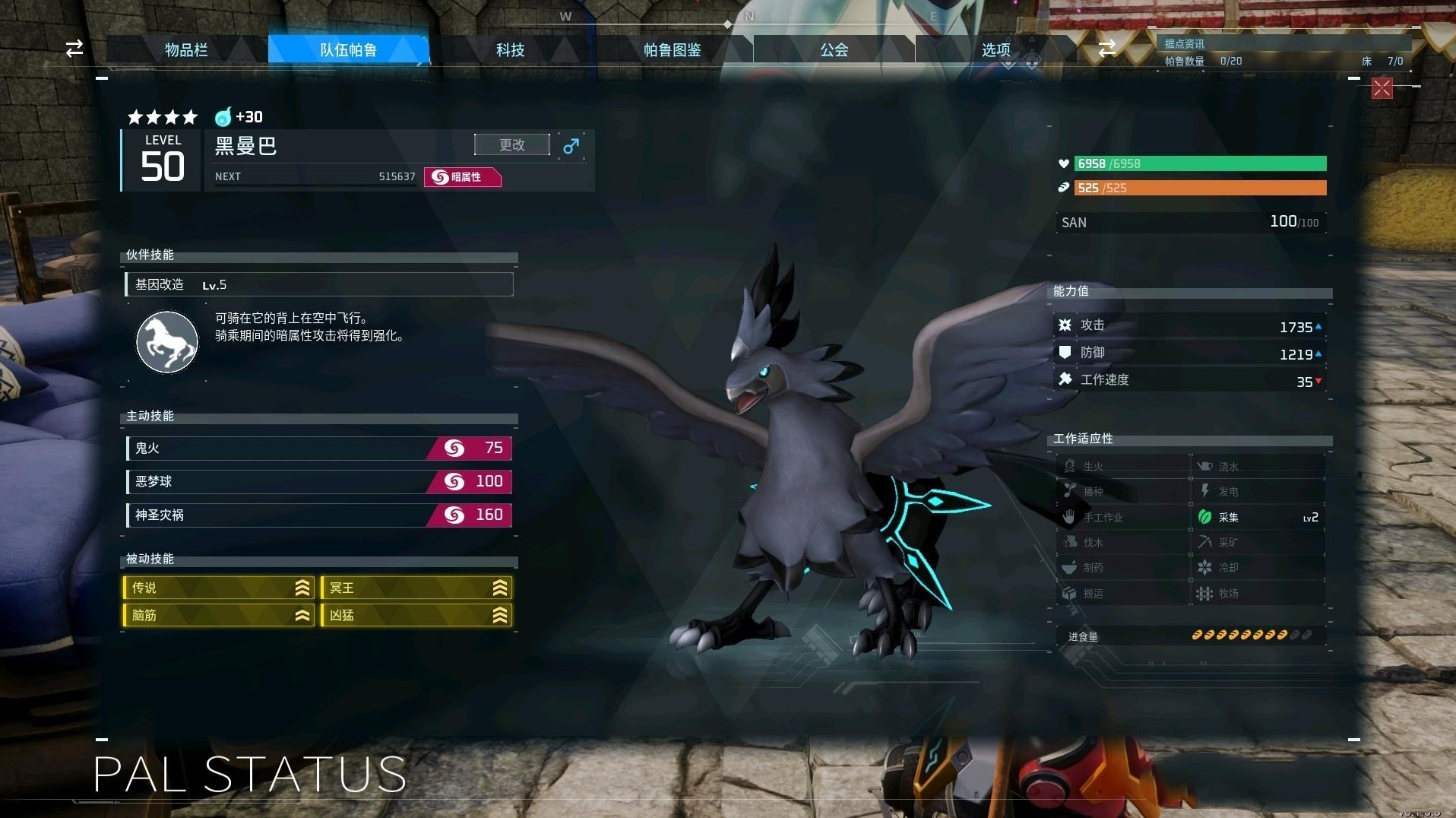1456x818 pixels.
Task: Go to the 公会 tab
Action: pyautogui.click(x=834, y=50)
